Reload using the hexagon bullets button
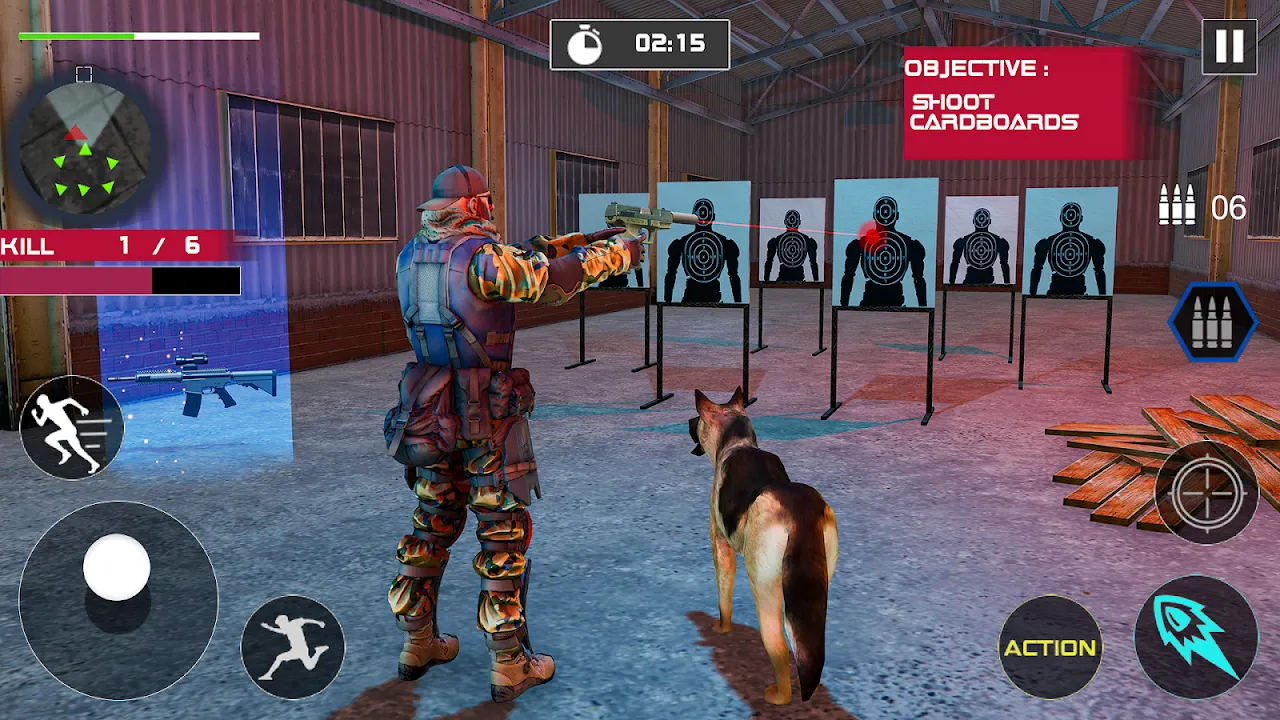 (1213, 322)
